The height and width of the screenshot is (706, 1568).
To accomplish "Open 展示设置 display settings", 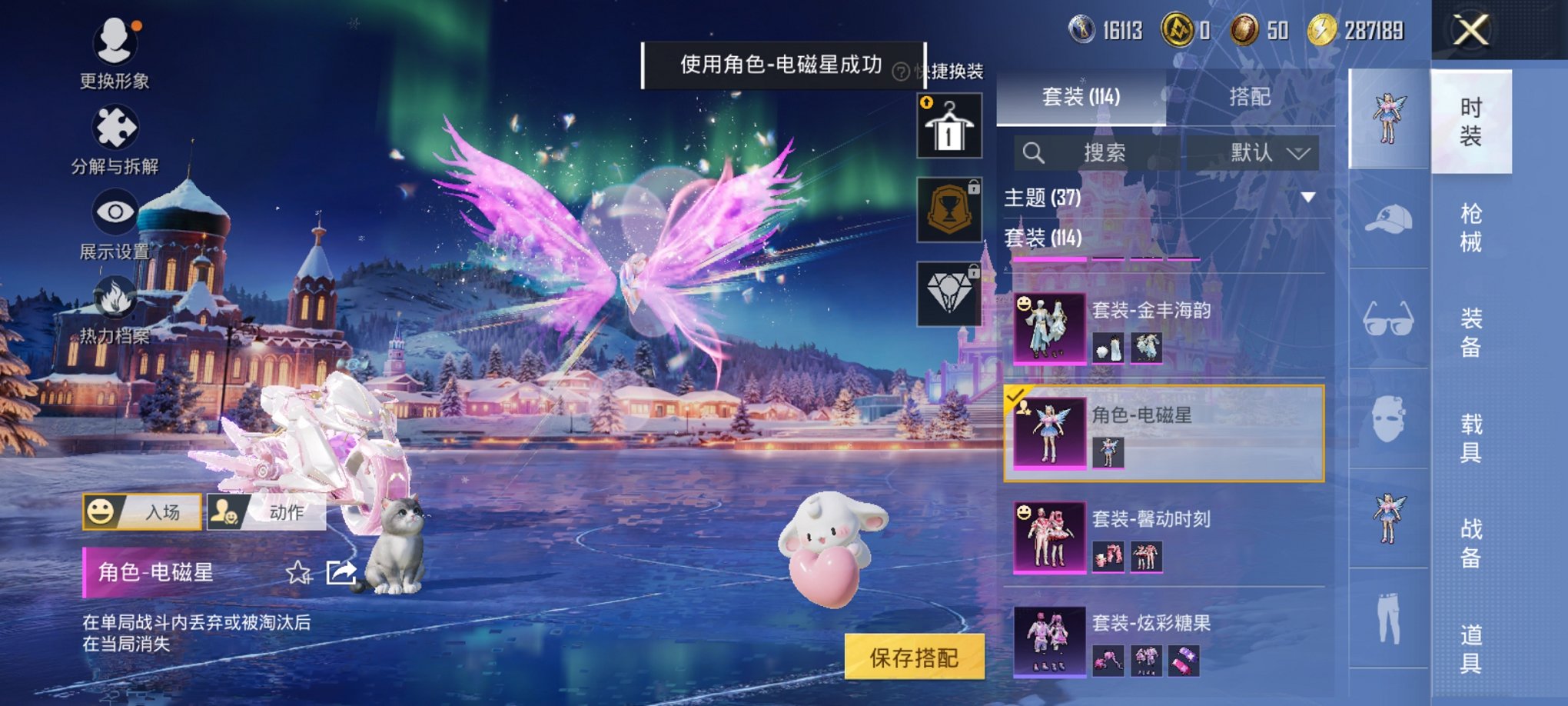I will click(x=114, y=213).
